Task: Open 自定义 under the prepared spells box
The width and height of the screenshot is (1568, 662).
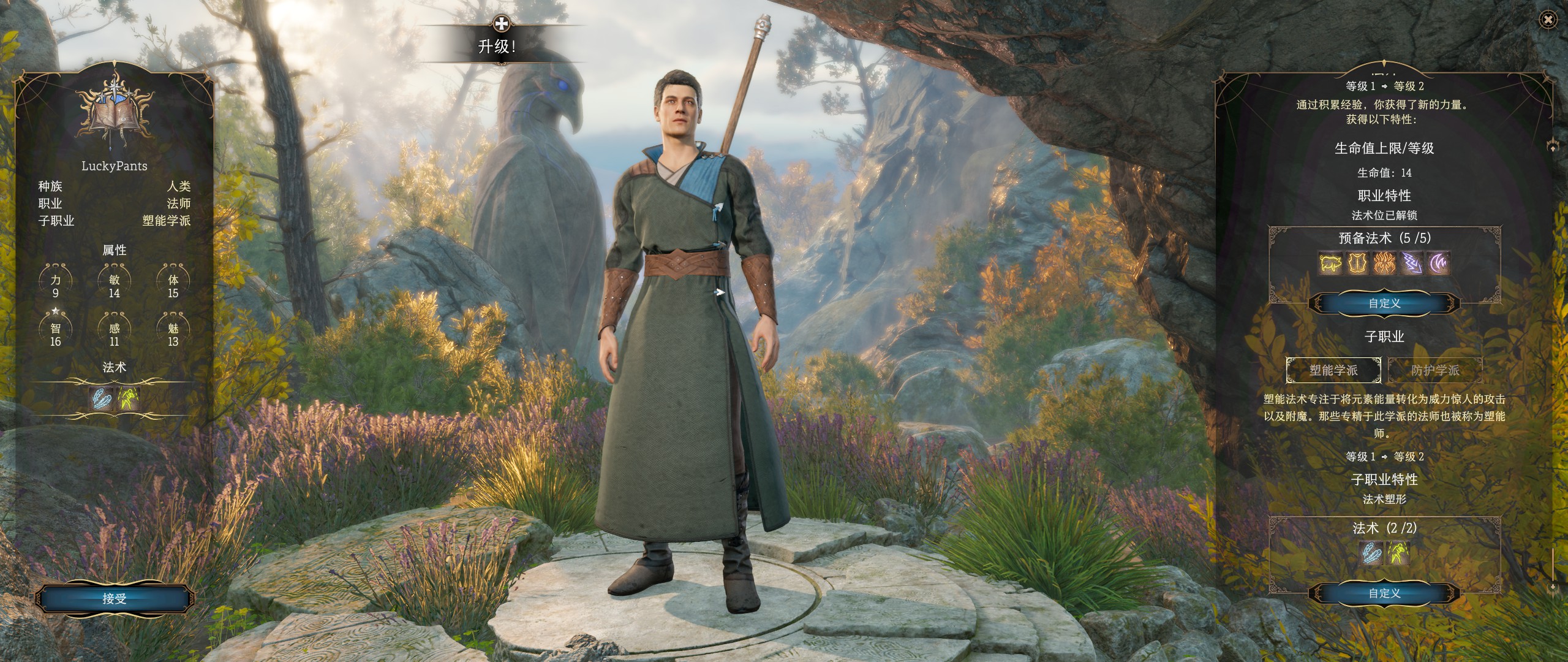Action: coord(1384,303)
